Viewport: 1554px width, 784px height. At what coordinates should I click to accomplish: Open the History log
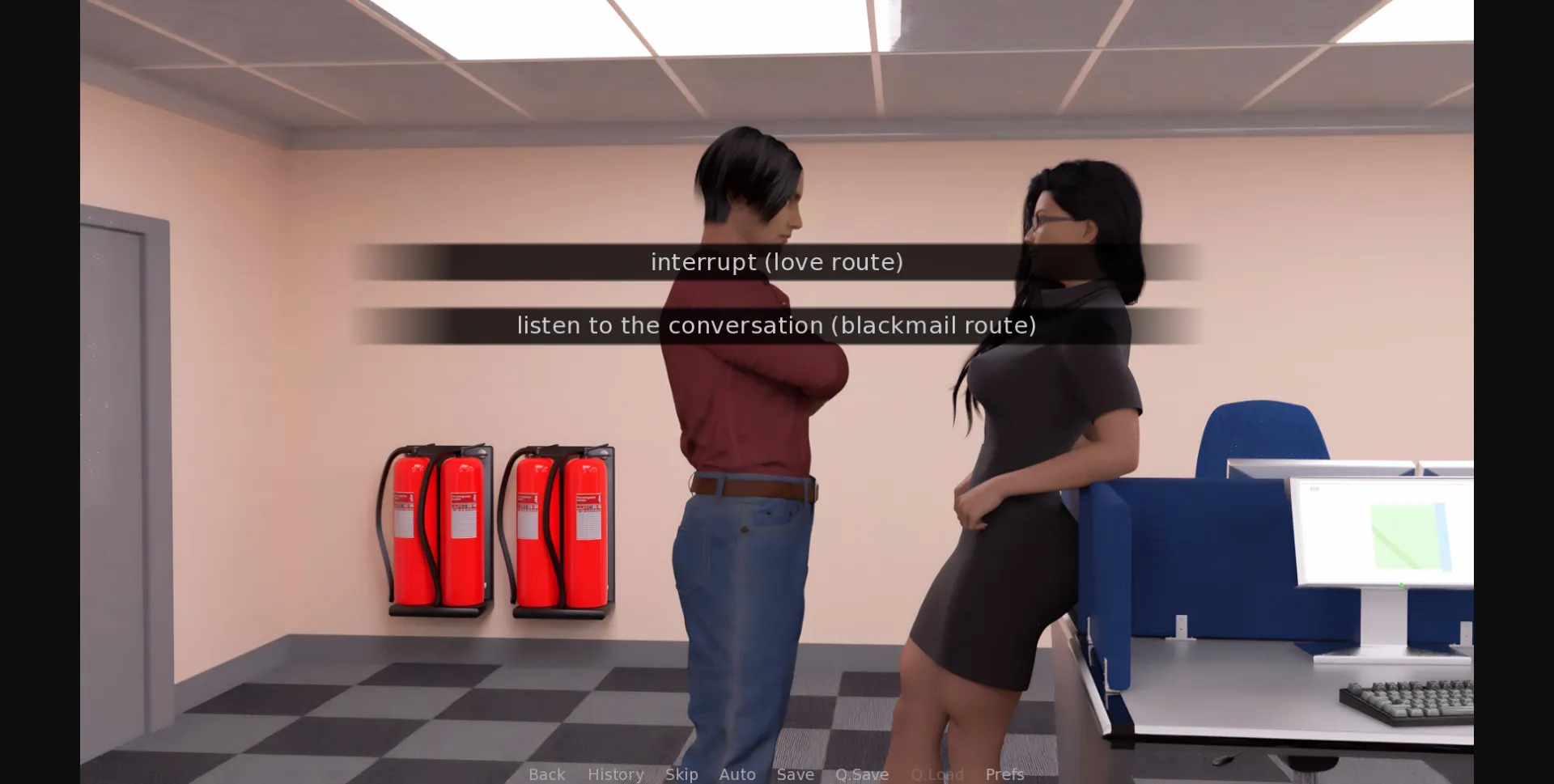click(x=615, y=773)
